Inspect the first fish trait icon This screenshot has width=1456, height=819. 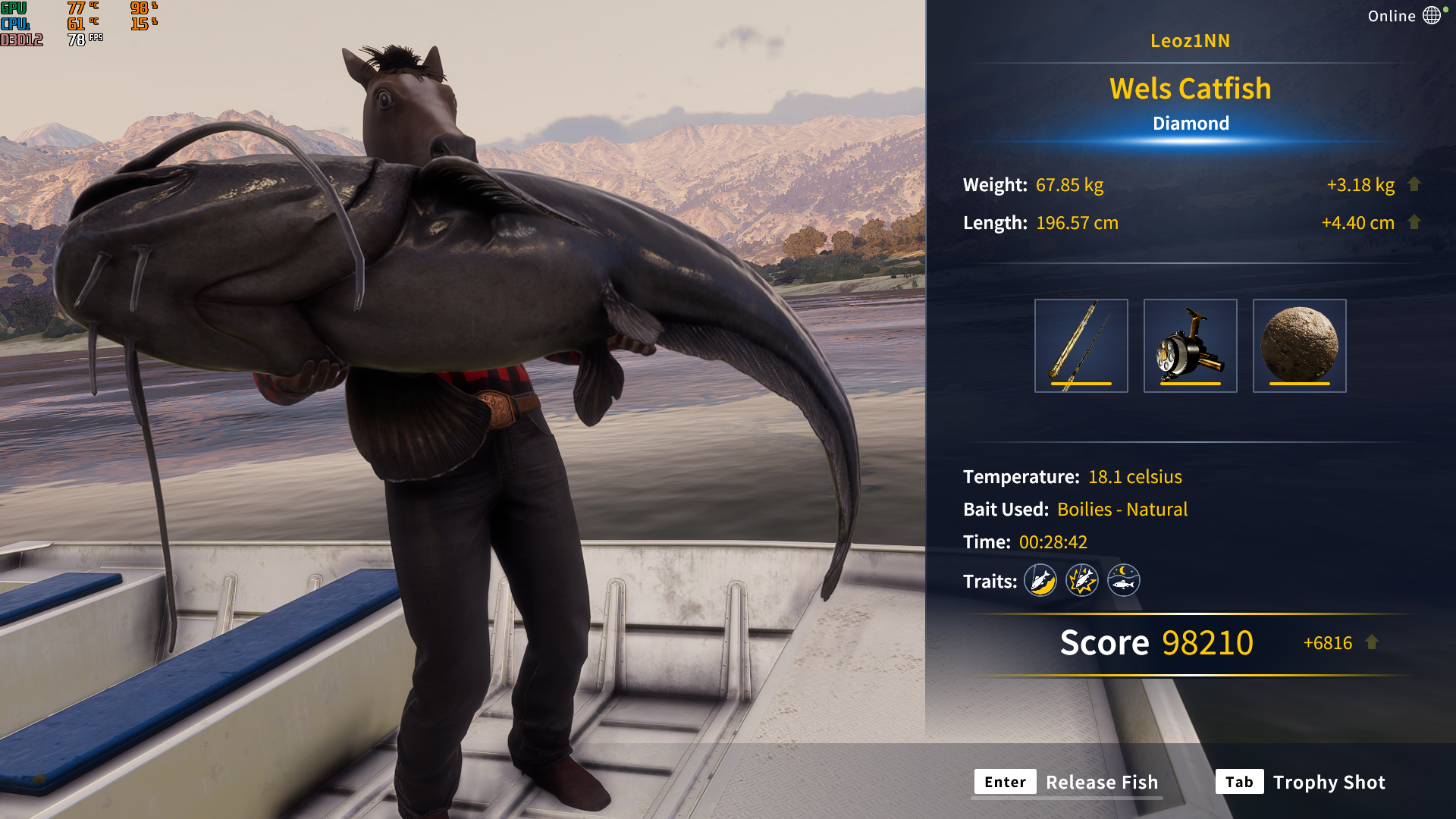point(1040,581)
